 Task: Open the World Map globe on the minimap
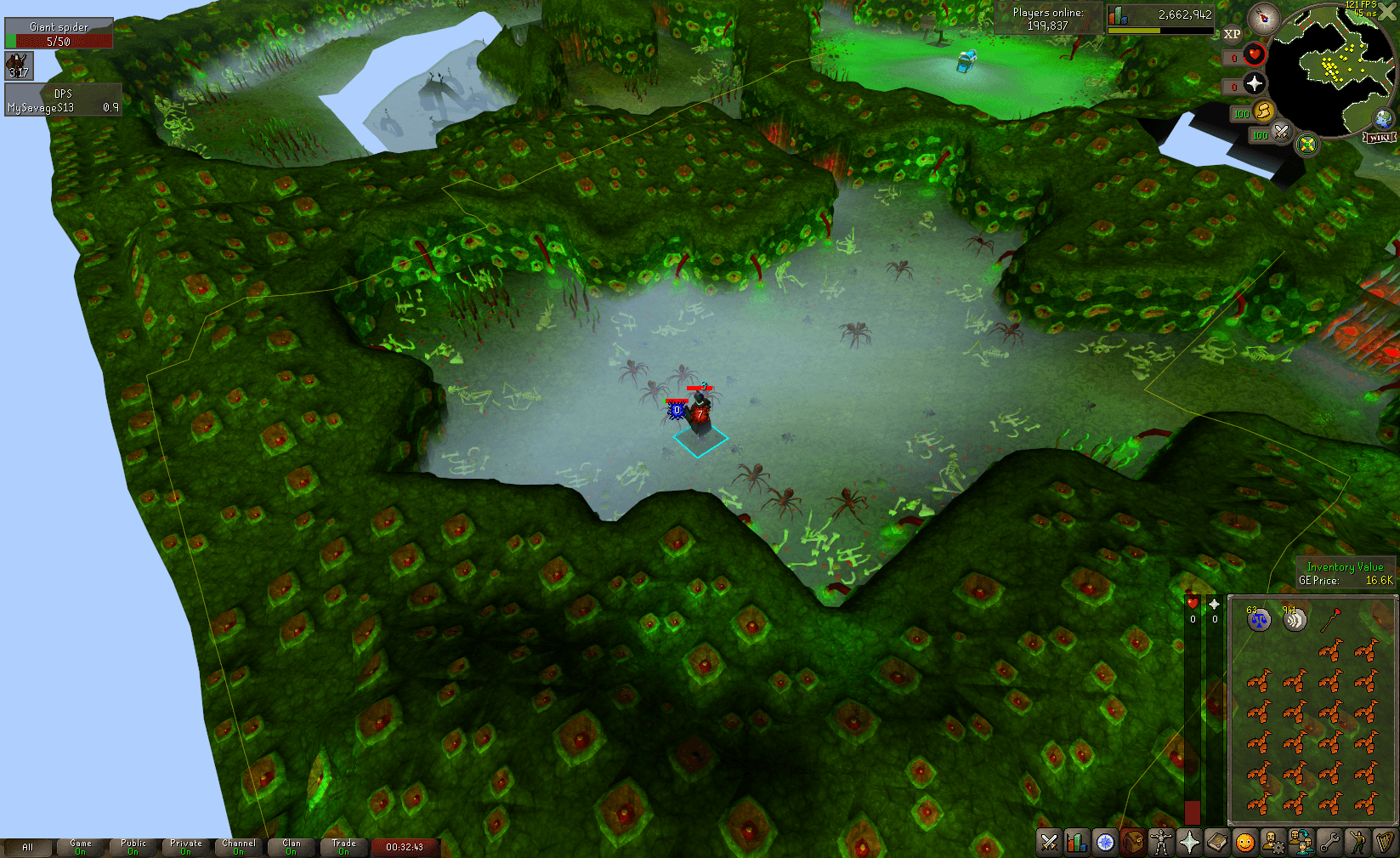pos(1383,118)
